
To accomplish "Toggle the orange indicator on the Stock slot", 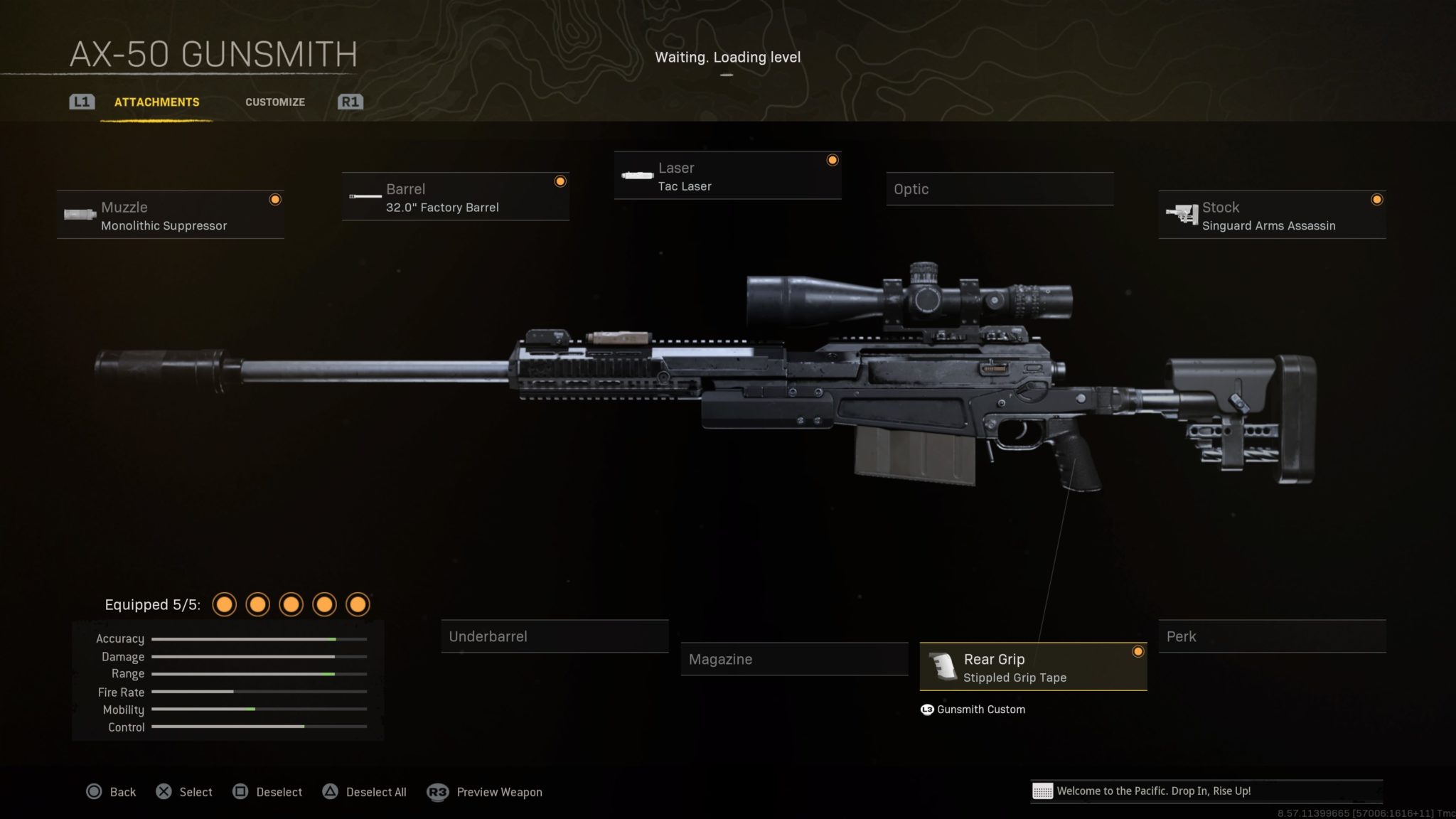I will tap(1376, 199).
